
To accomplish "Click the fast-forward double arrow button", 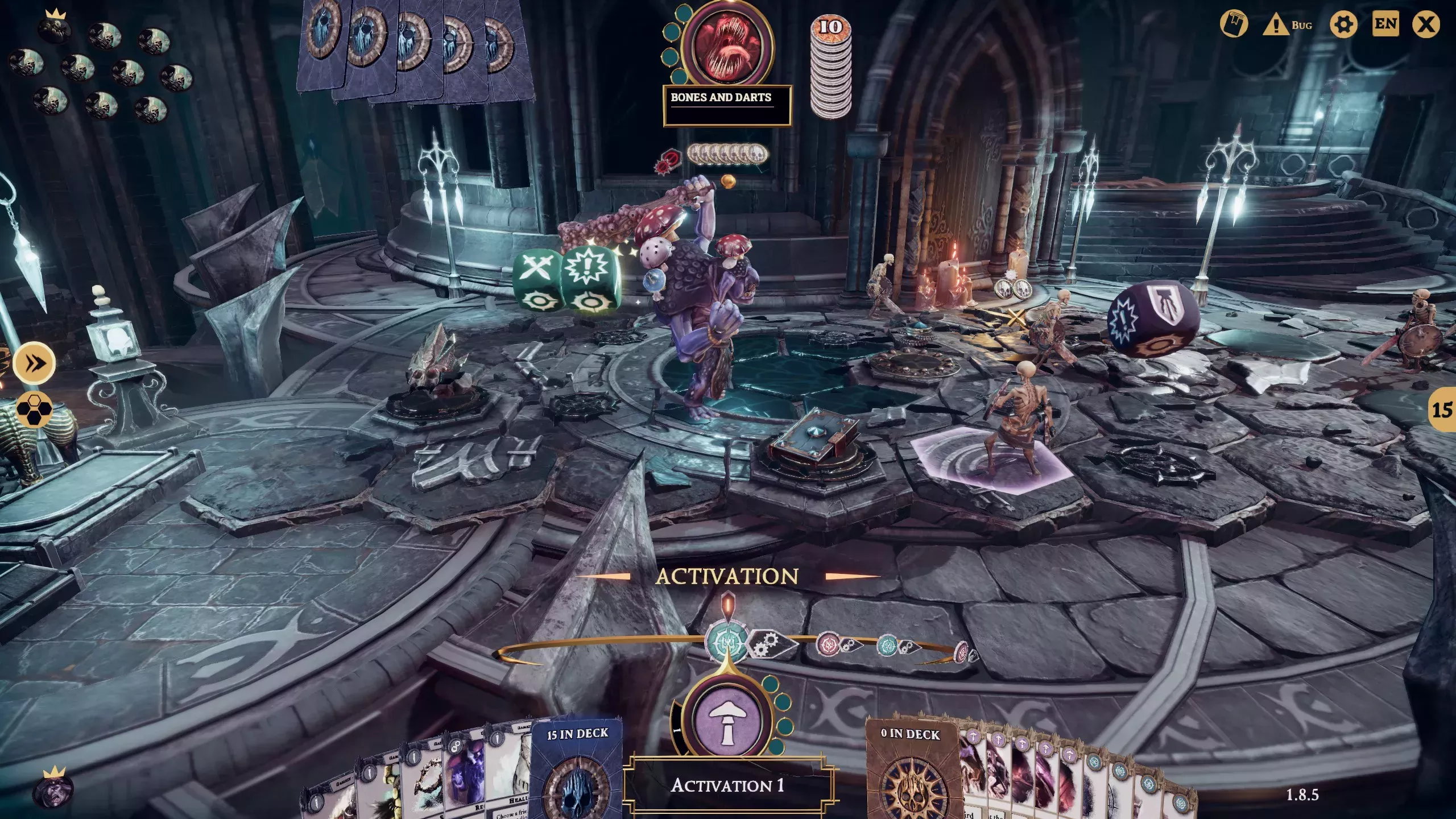I will pyautogui.click(x=34, y=363).
